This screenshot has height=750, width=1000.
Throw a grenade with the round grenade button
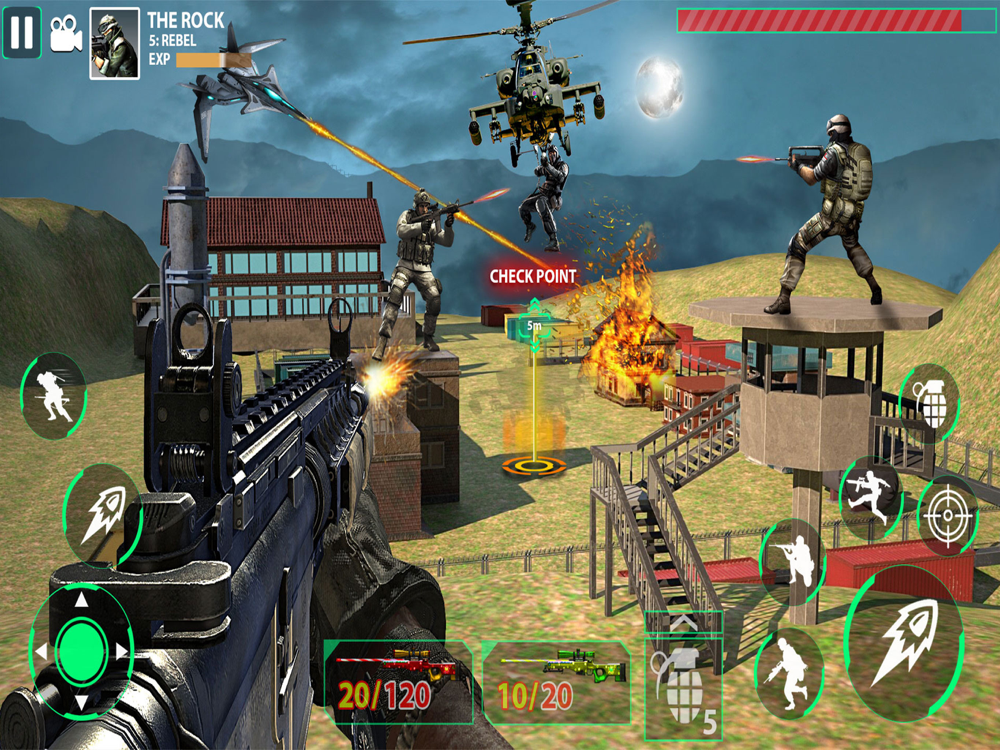point(929,402)
